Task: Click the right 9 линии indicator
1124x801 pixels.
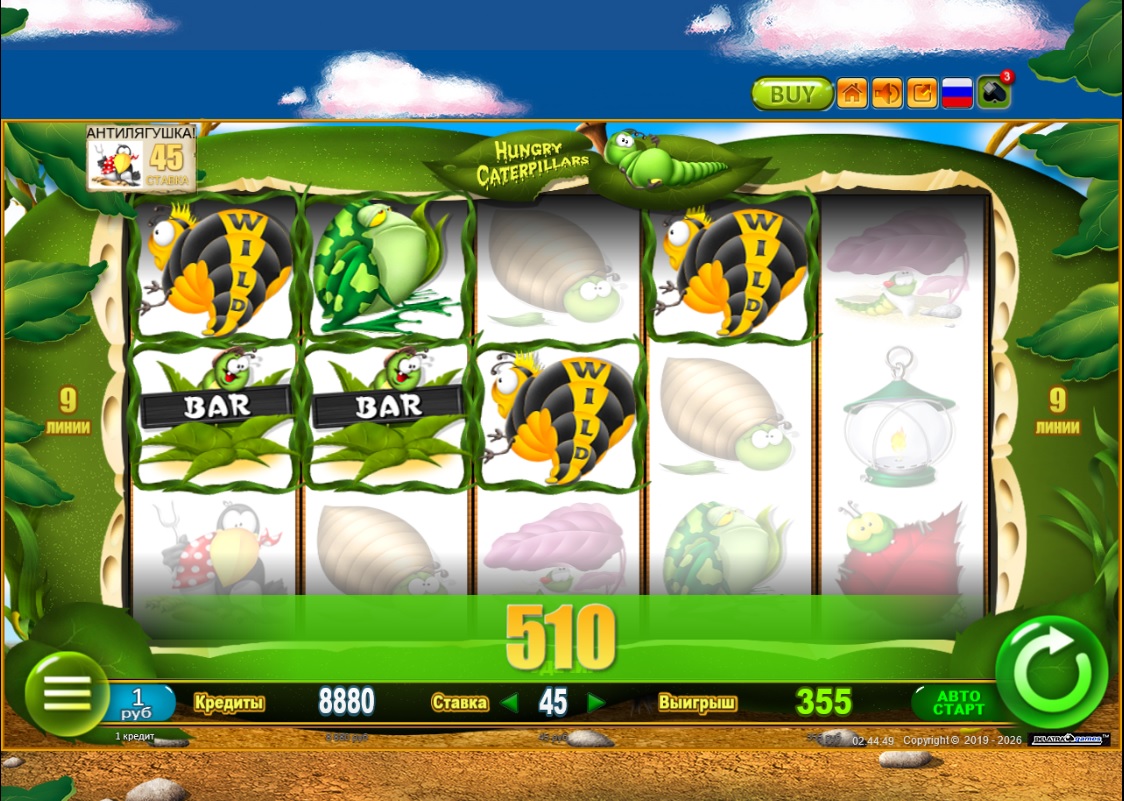Action: 1057,411
